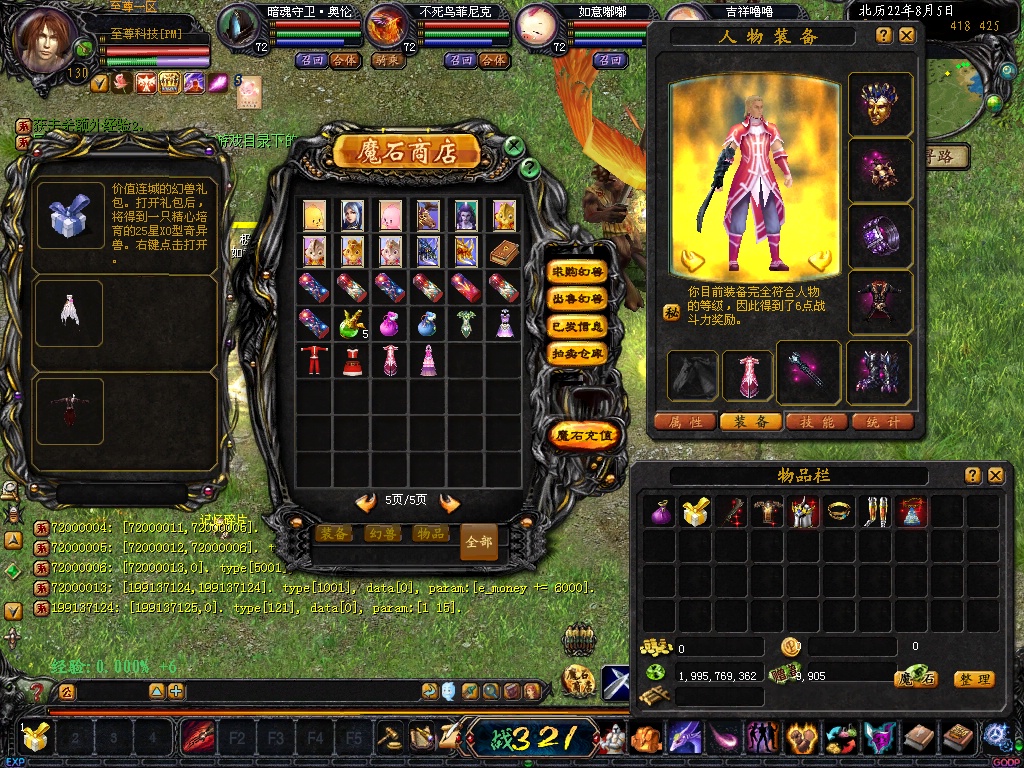The height and width of the screenshot is (768, 1024).
Task: Select the purple pouch in the inventory
Action: tap(659, 512)
